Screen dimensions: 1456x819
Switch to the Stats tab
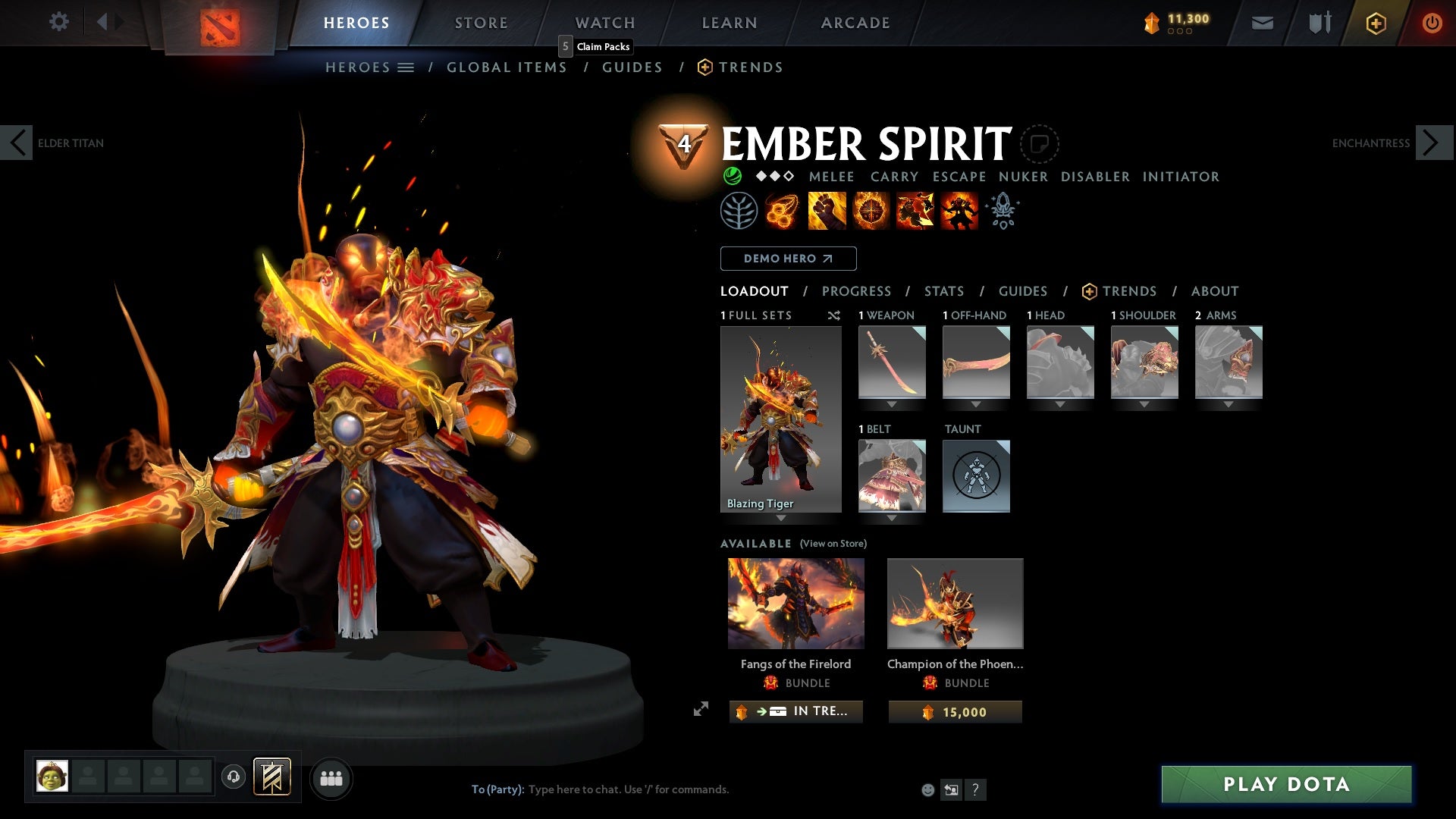pos(943,291)
